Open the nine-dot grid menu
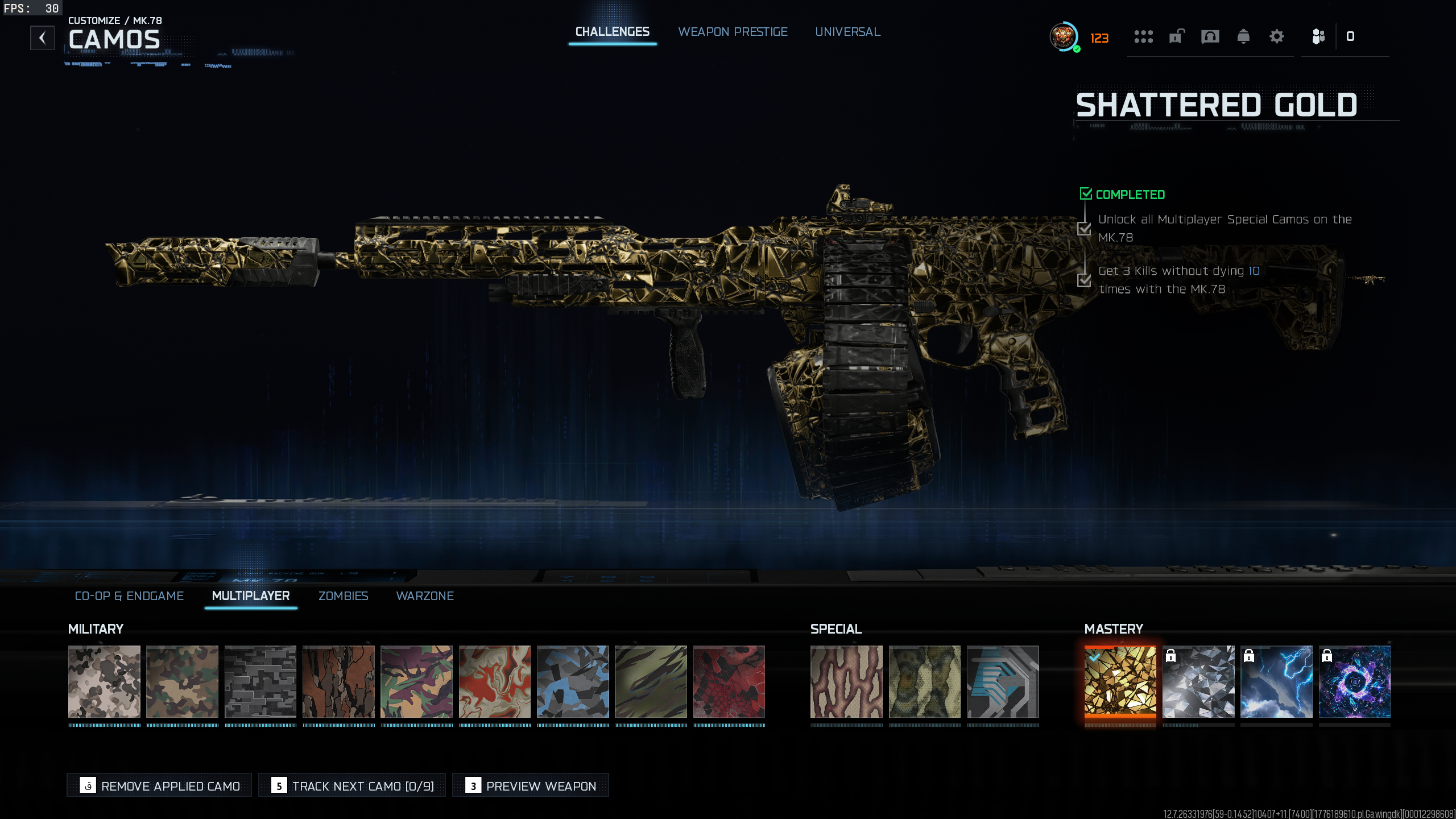 [x=1143, y=37]
